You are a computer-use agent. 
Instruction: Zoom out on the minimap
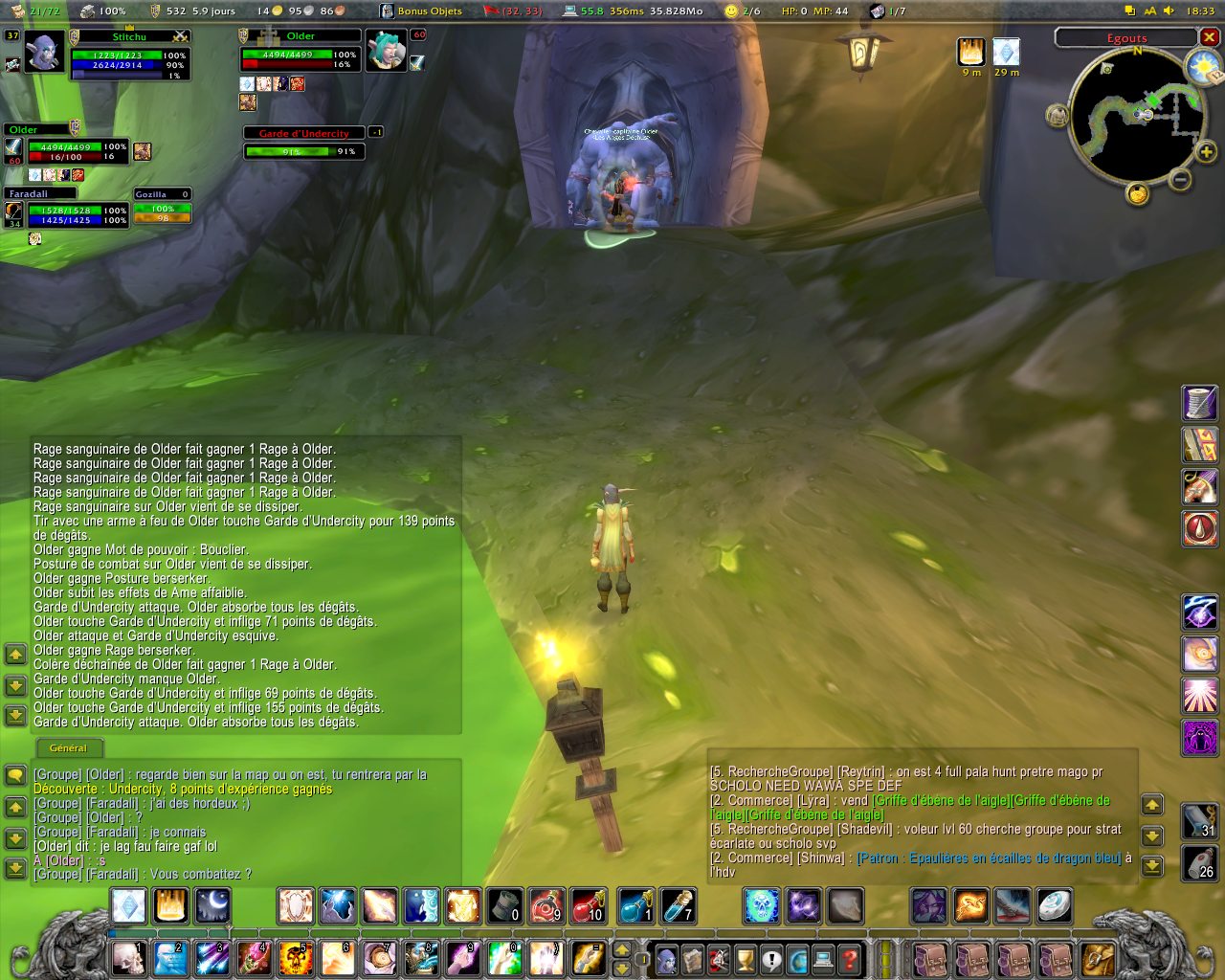pyautogui.click(x=1180, y=178)
